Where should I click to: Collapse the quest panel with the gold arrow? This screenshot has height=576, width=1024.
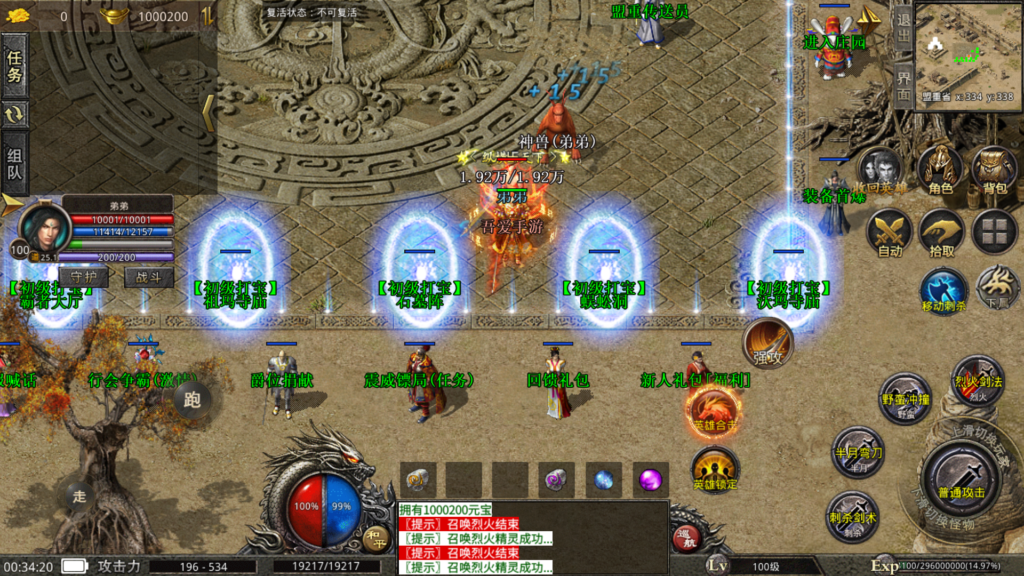pyautogui.click(x=208, y=112)
